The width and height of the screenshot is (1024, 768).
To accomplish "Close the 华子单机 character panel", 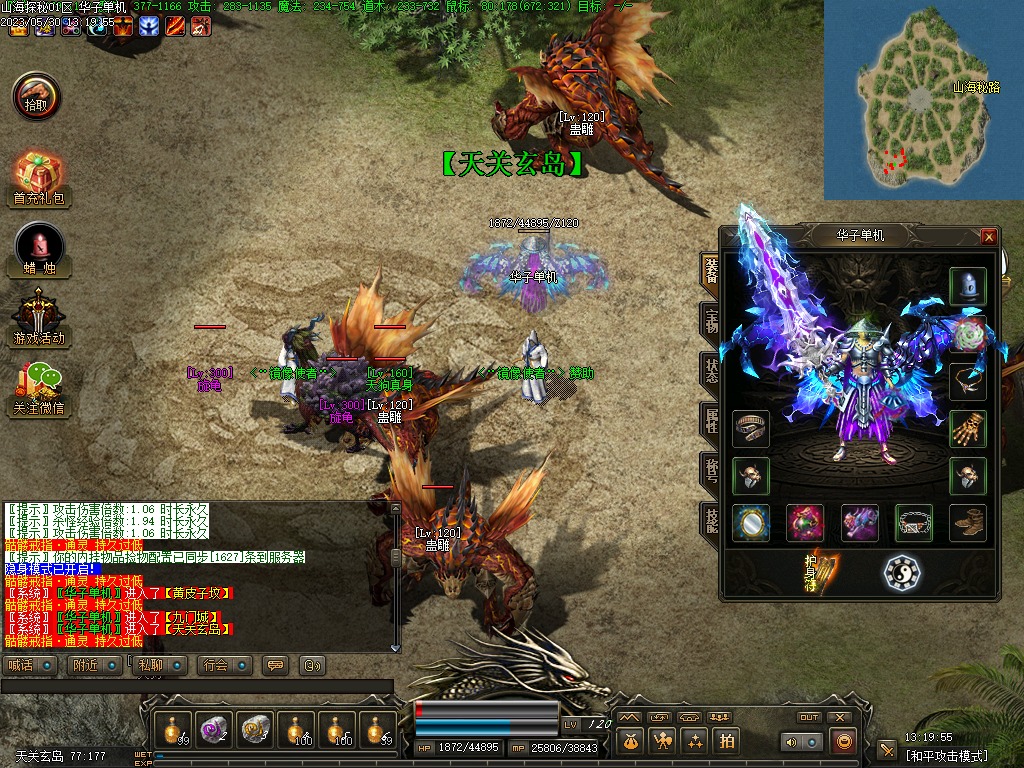I will pos(989,237).
